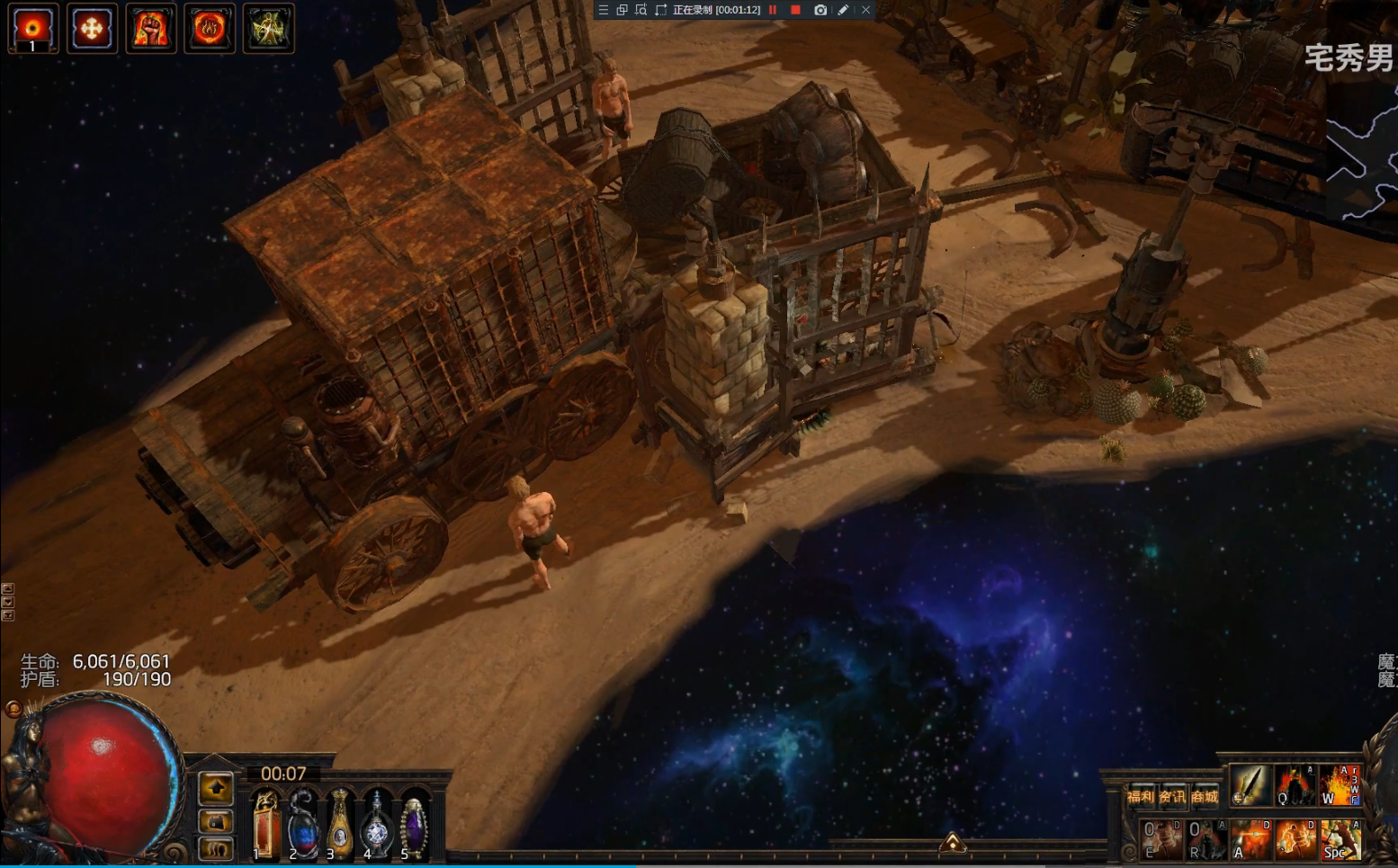Activate the fiery skill bound to W

click(1340, 785)
